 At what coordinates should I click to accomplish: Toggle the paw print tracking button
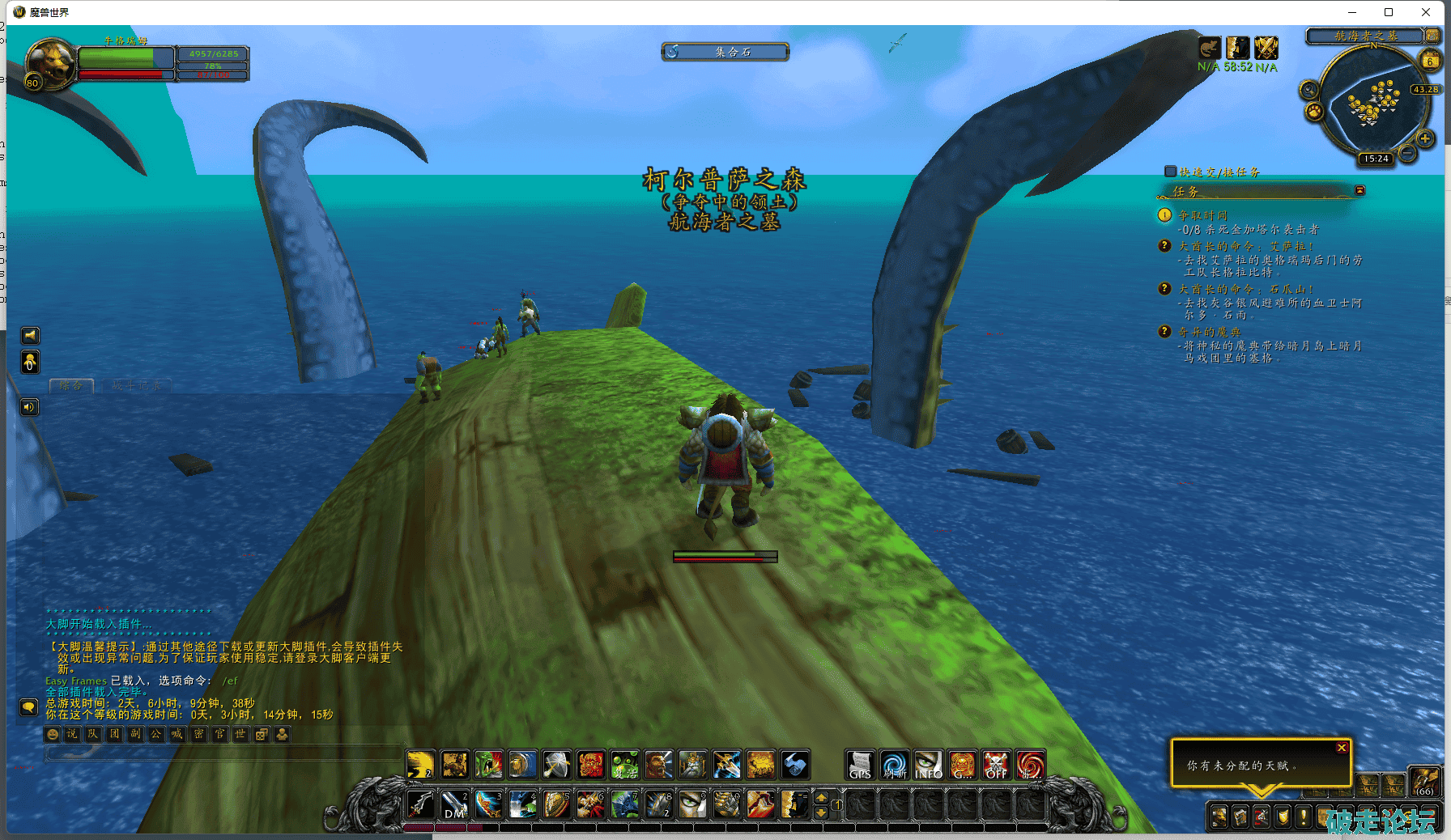point(1314,110)
